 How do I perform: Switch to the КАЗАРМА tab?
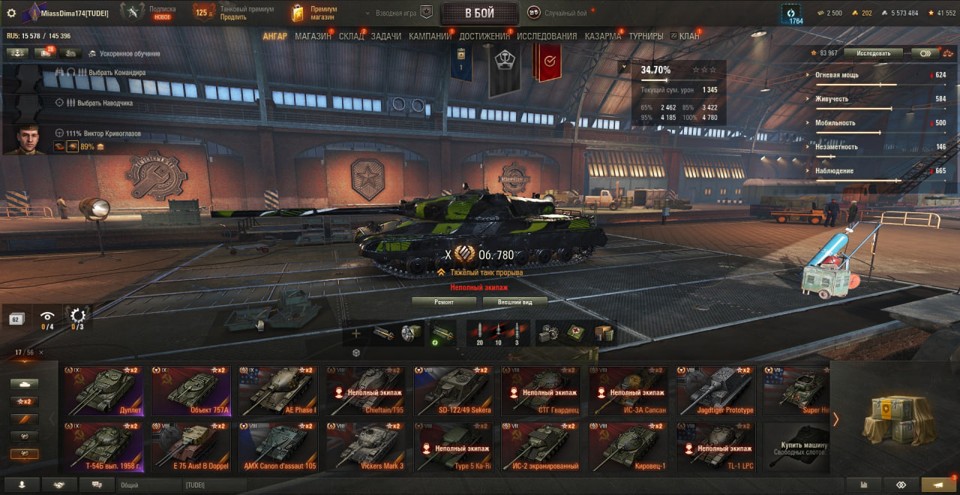pyautogui.click(x=603, y=36)
